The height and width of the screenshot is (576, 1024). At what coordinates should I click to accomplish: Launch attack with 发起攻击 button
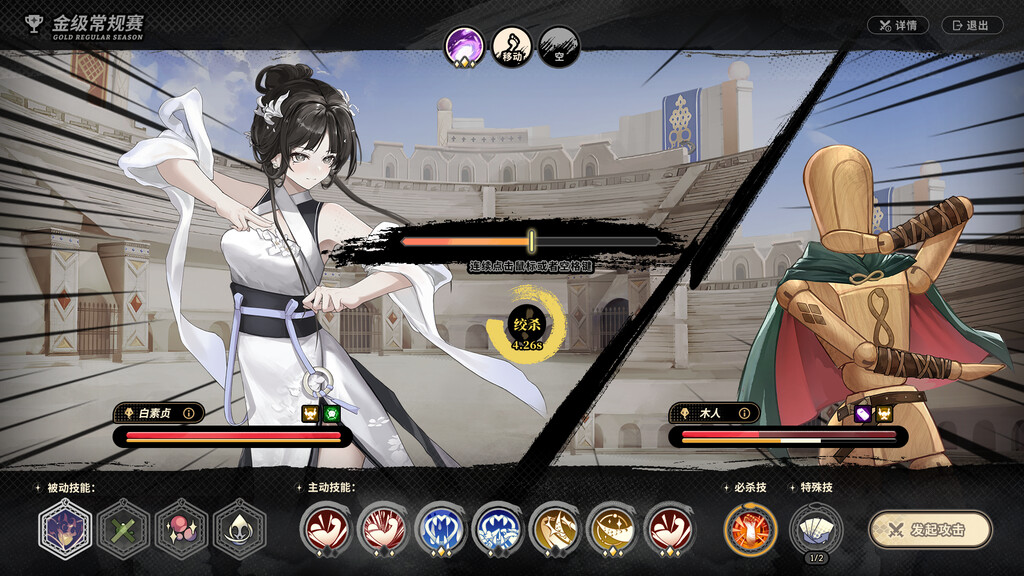coord(929,530)
